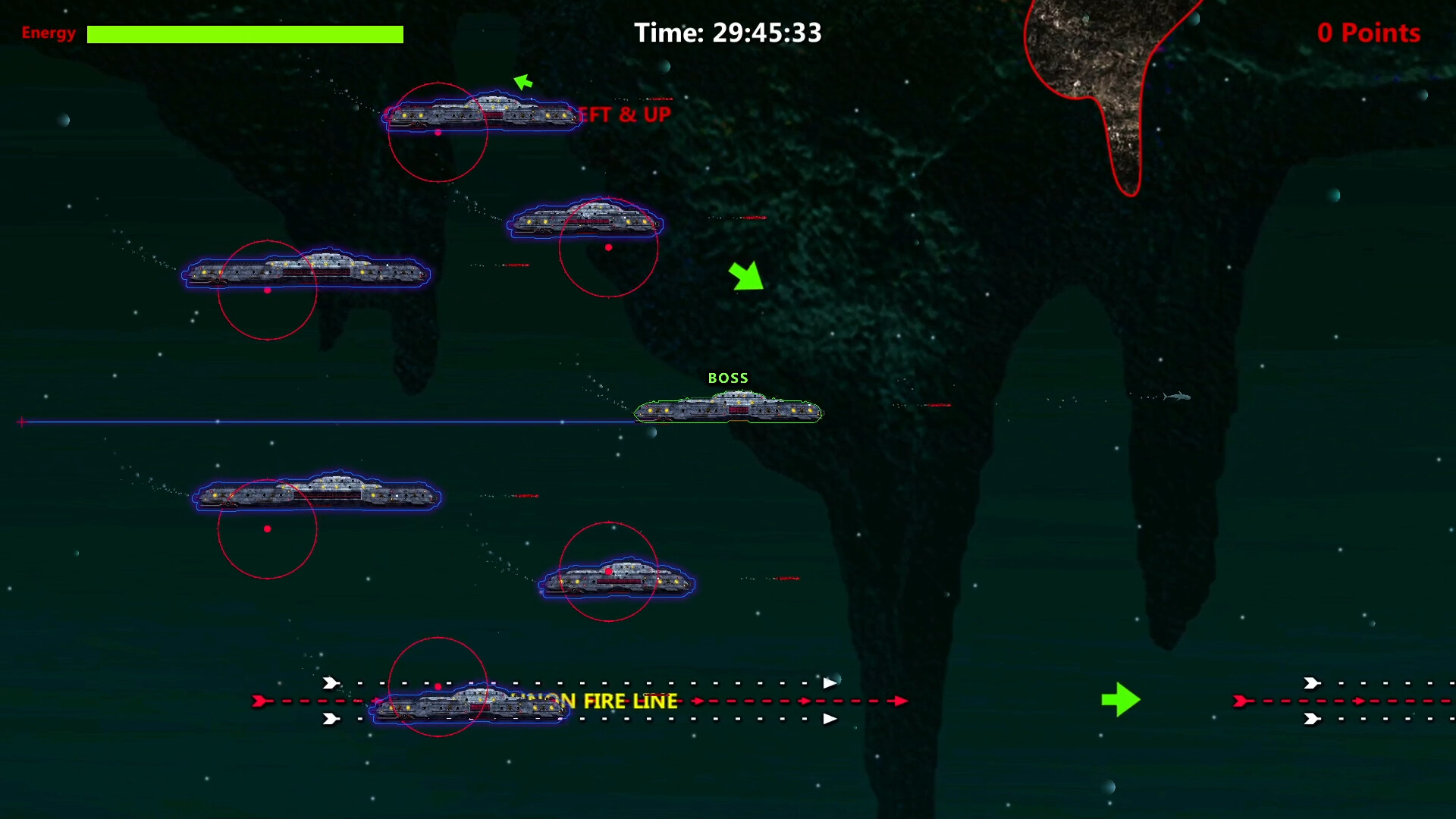Click the green right-pointing arrow near screen bottom right
Image resolution: width=1456 pixels, height=819 pixels.
[1121, 700]
